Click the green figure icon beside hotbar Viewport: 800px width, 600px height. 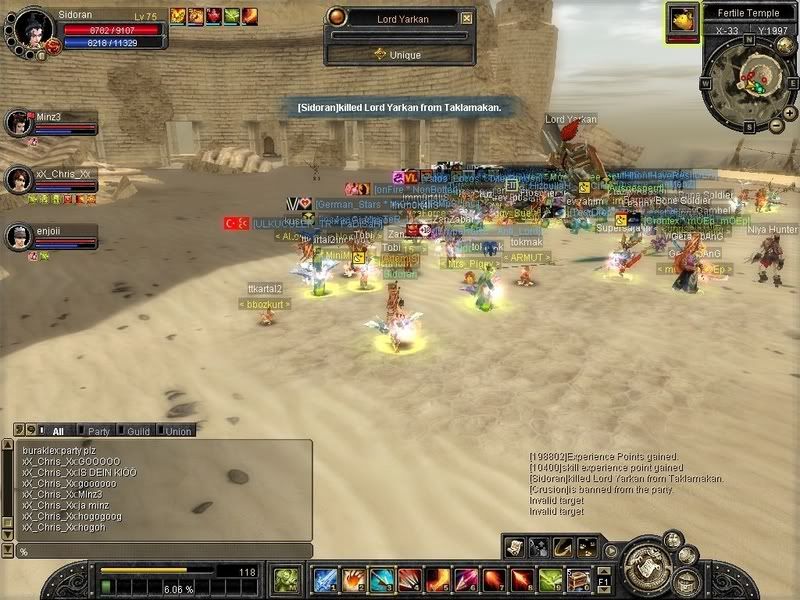point(286,580)
